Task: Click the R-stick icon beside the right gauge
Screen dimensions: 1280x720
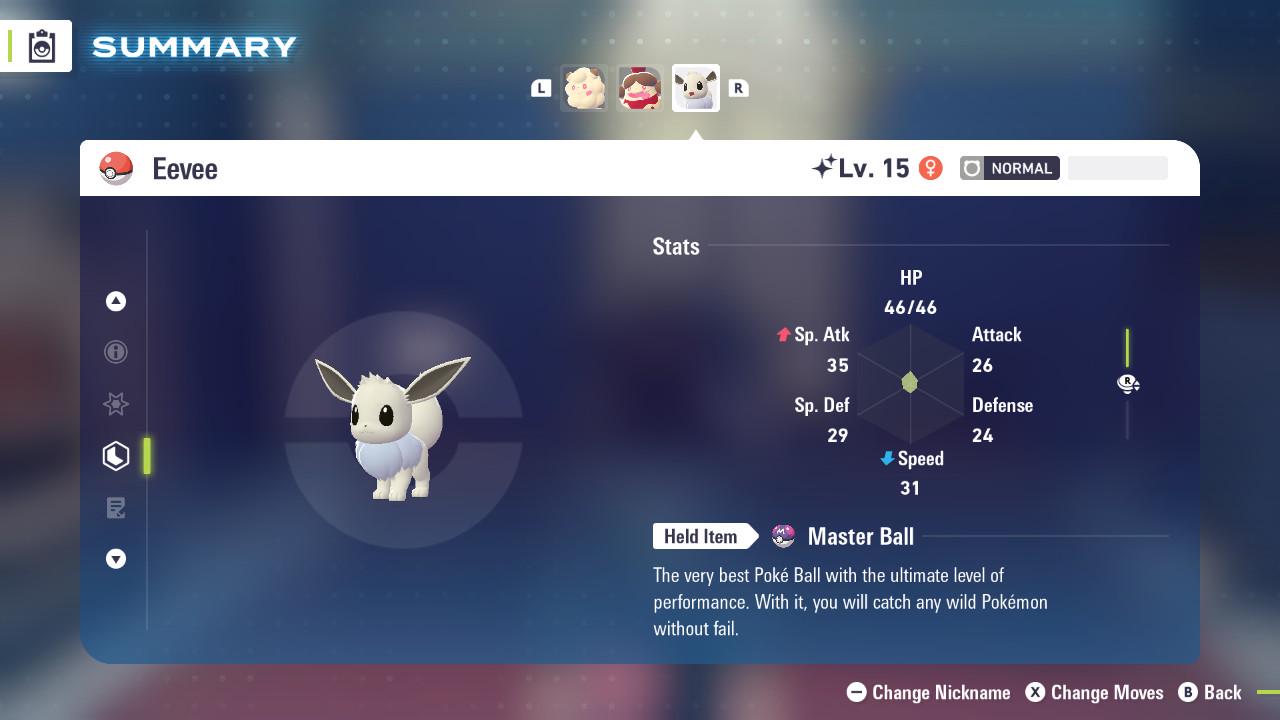Action: pos(1128,383)
